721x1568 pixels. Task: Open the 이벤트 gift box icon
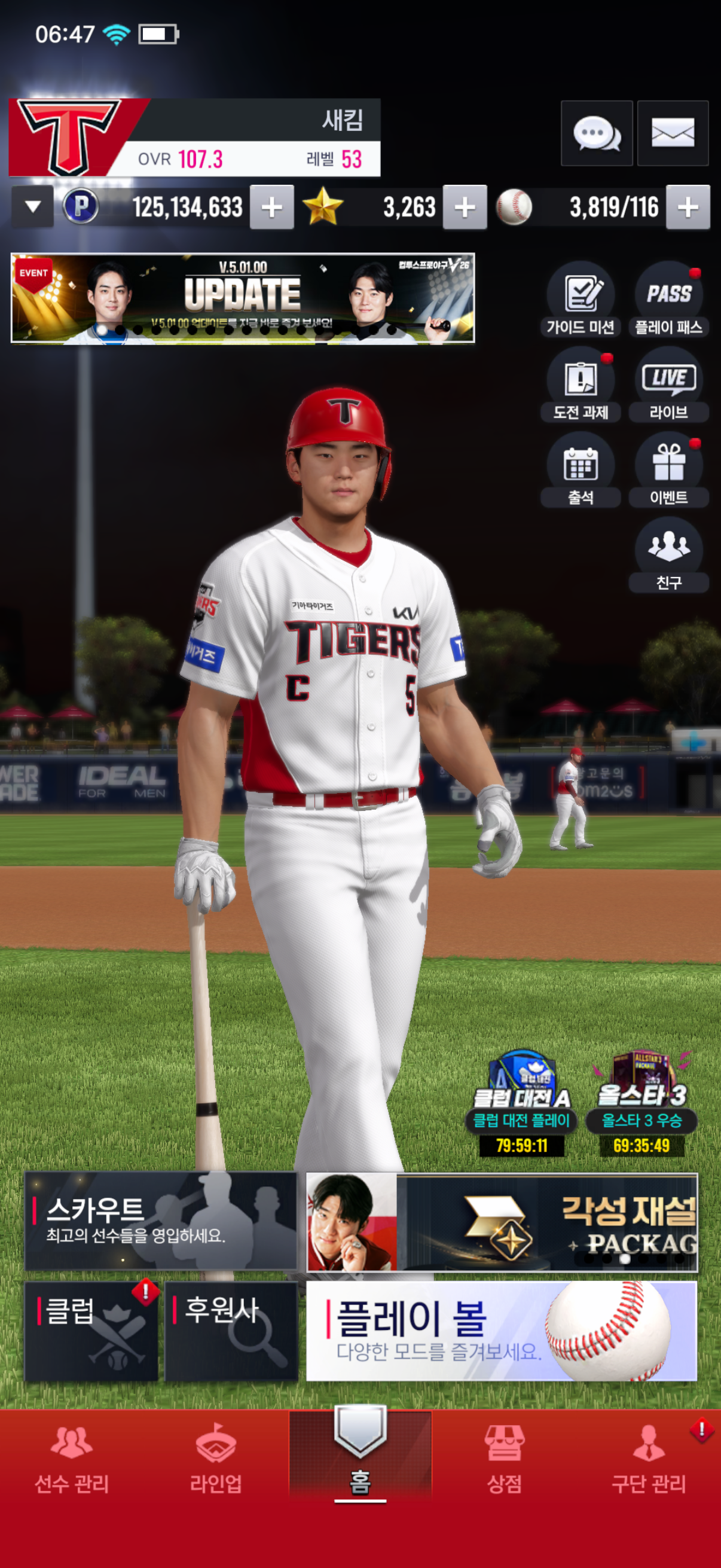click(x=668, y=471)
